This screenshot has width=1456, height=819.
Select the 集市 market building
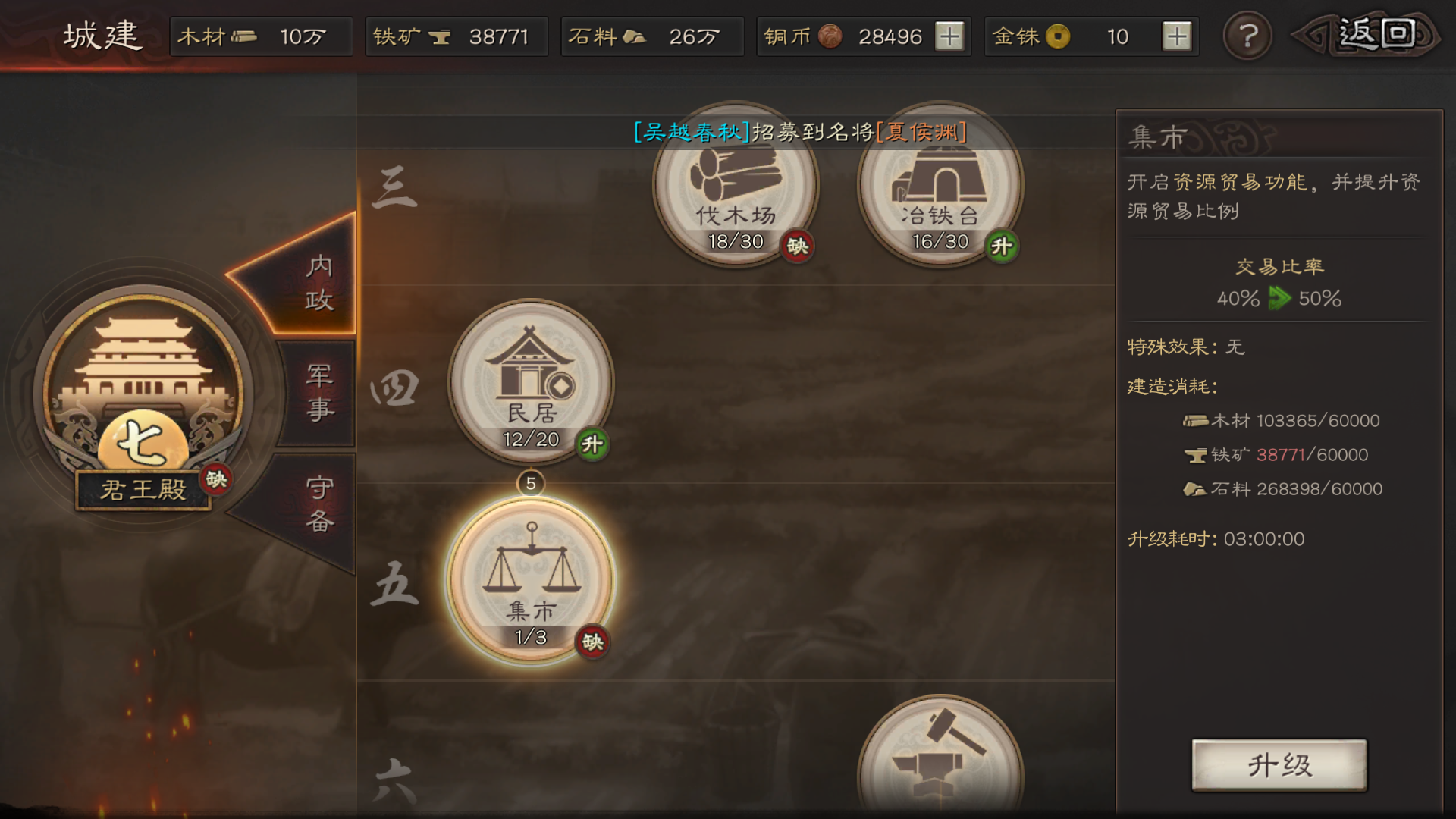coord(531,580)
